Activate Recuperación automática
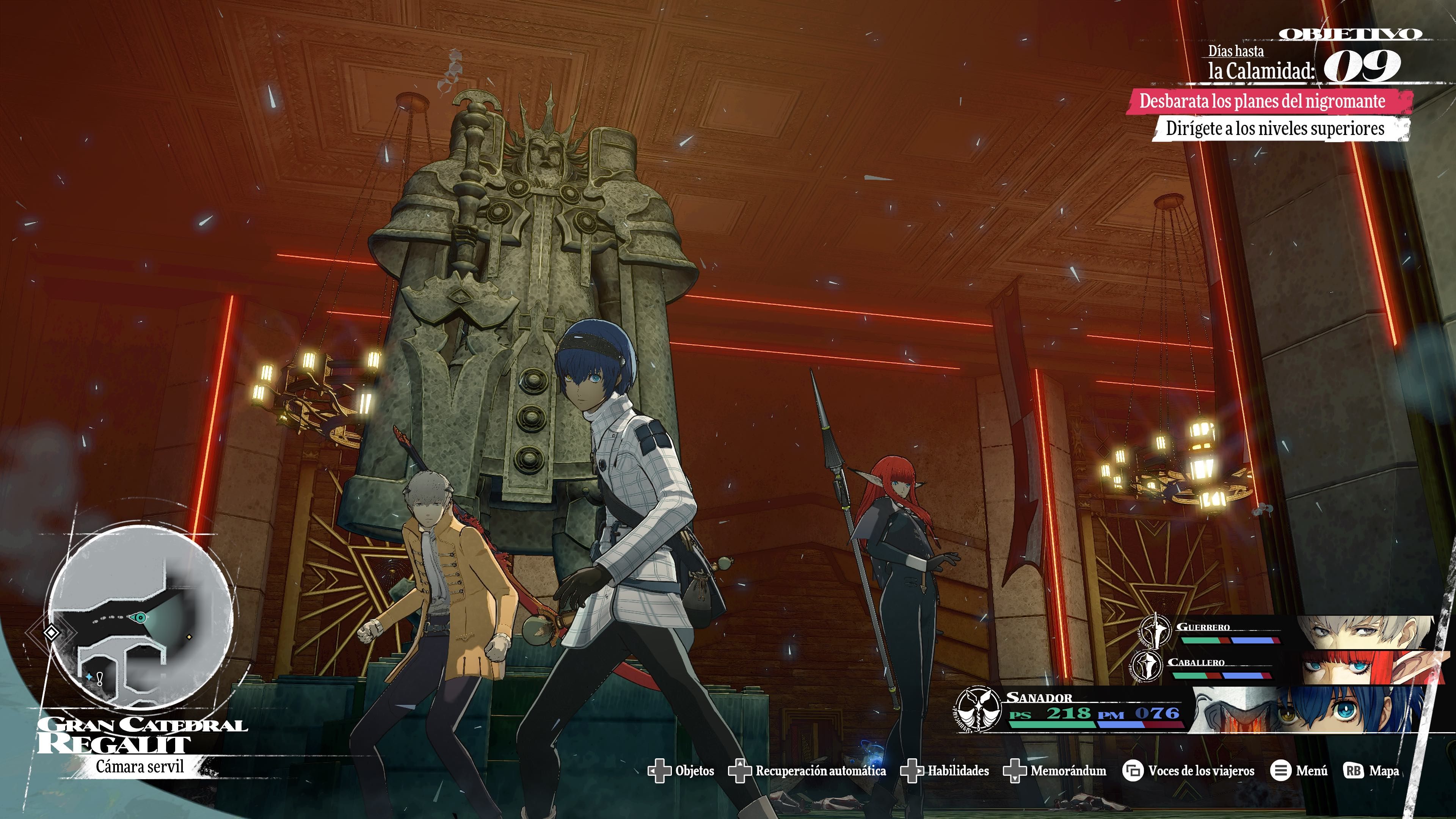This screenshot has width=1456, height=819. click(x=808, y=771)
